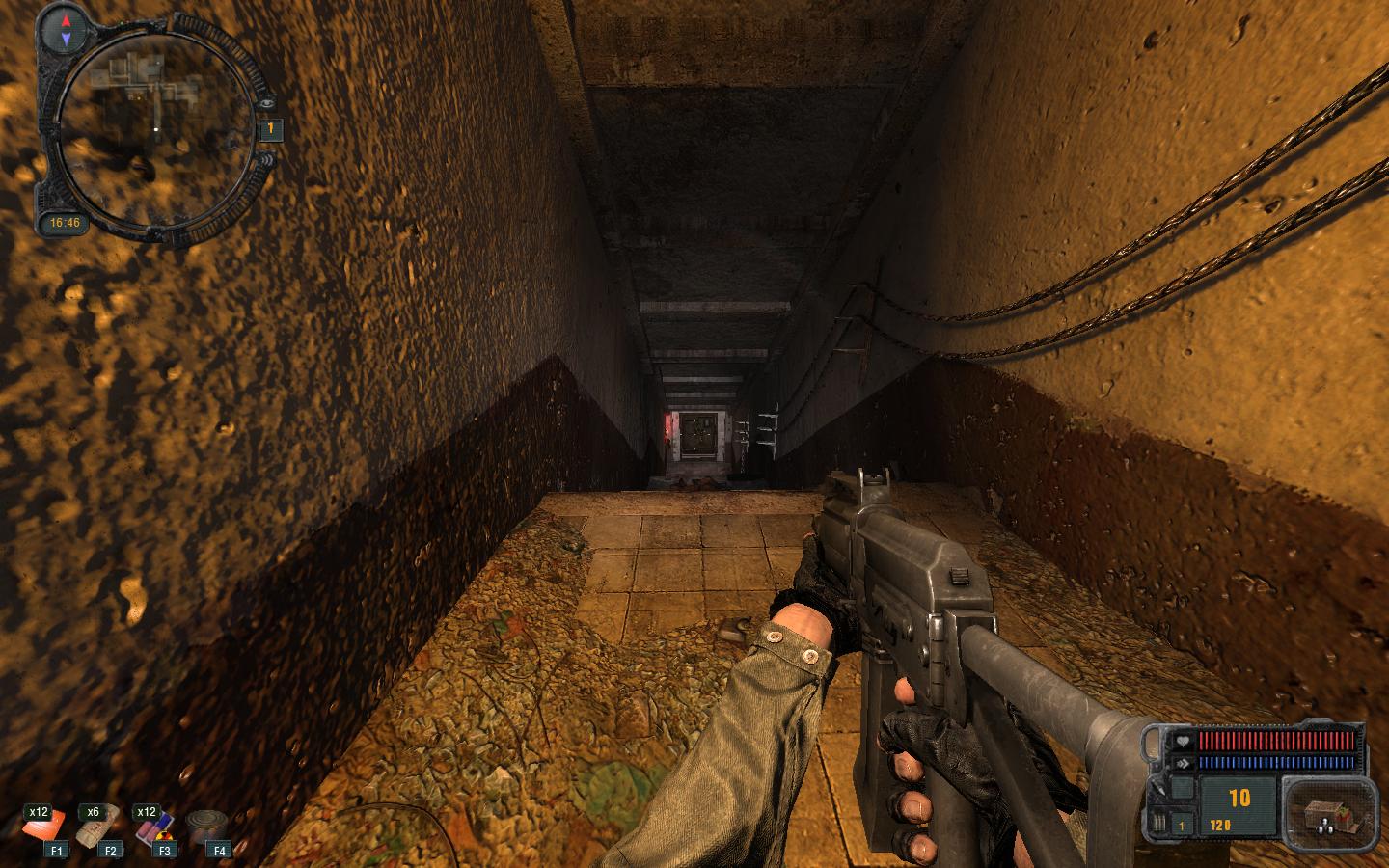Click the eye visibility indicator by the minimap

pos(265,103)
